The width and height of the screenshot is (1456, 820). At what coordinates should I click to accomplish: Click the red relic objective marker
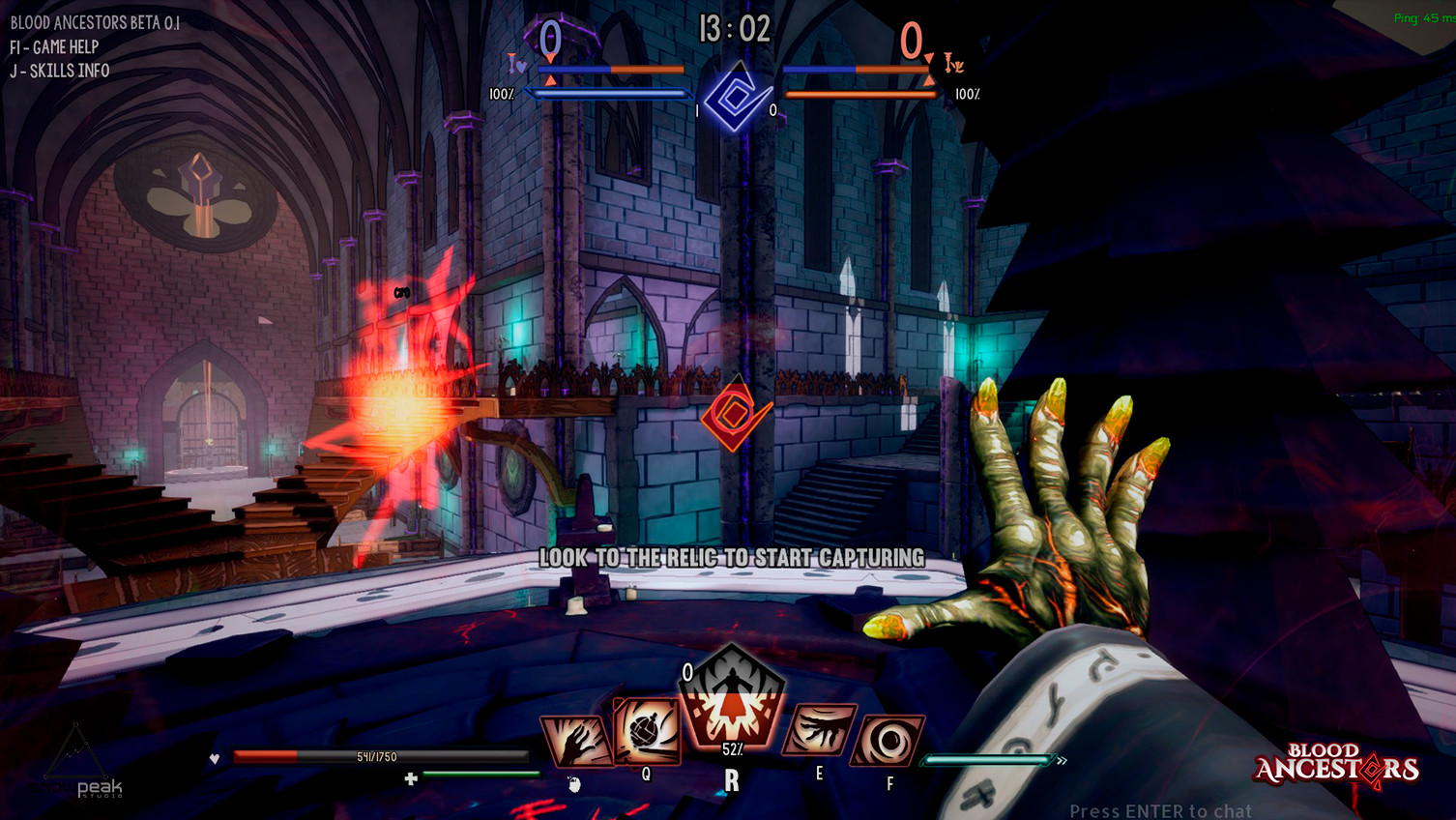click(736, 416)
